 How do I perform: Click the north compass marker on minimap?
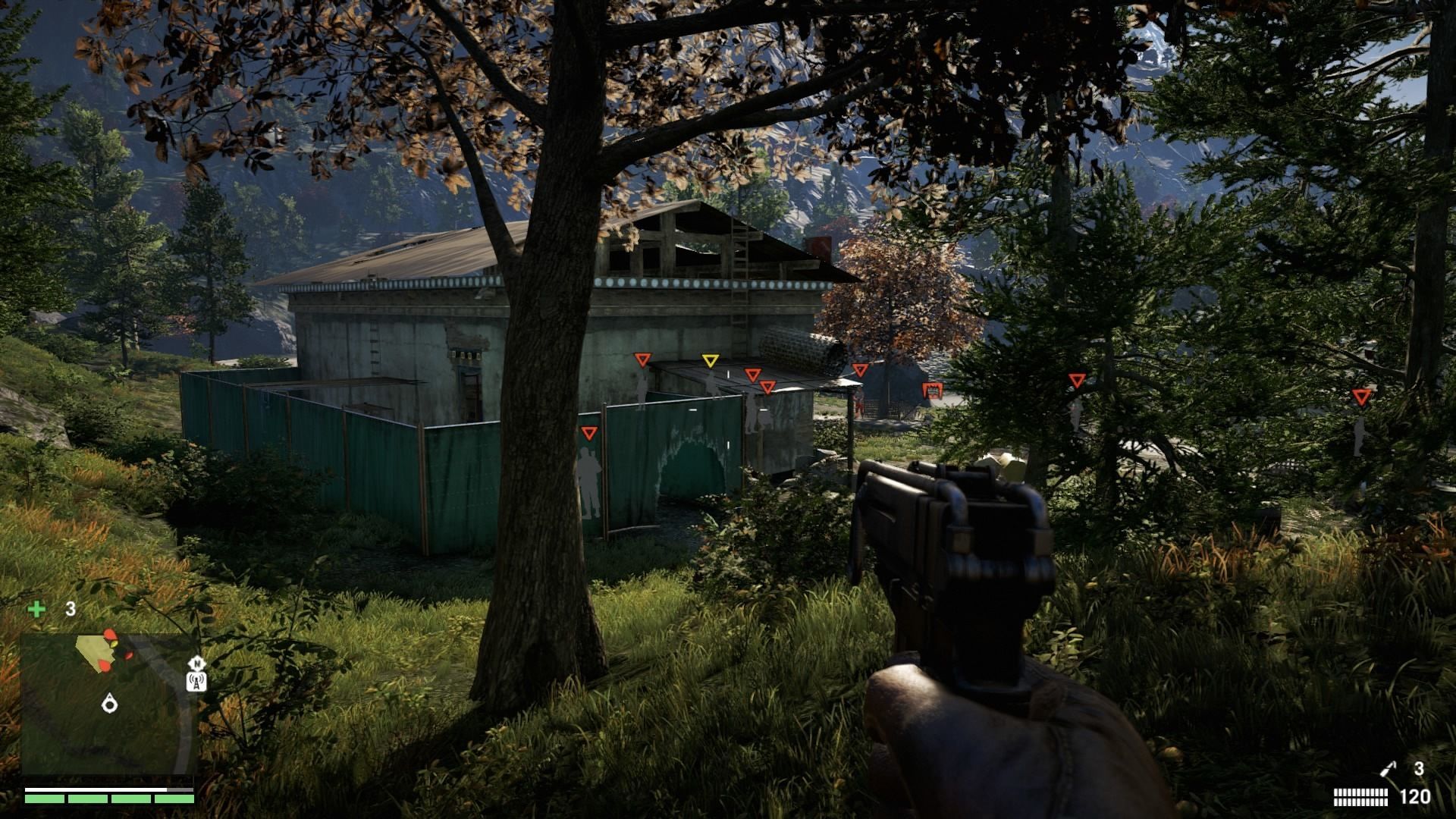[x=196, y=663]
